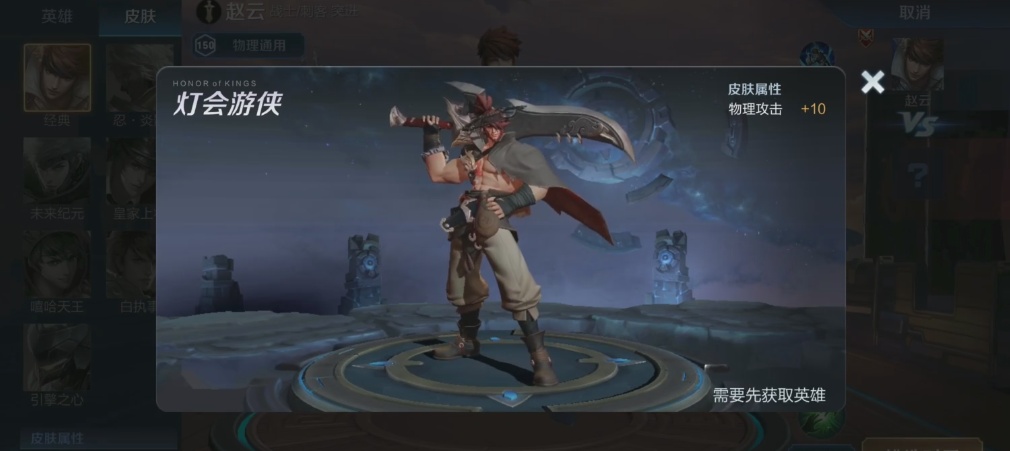Open the 物理通用 rune page button
1010x451 pixels.
[x=248, y=45]
